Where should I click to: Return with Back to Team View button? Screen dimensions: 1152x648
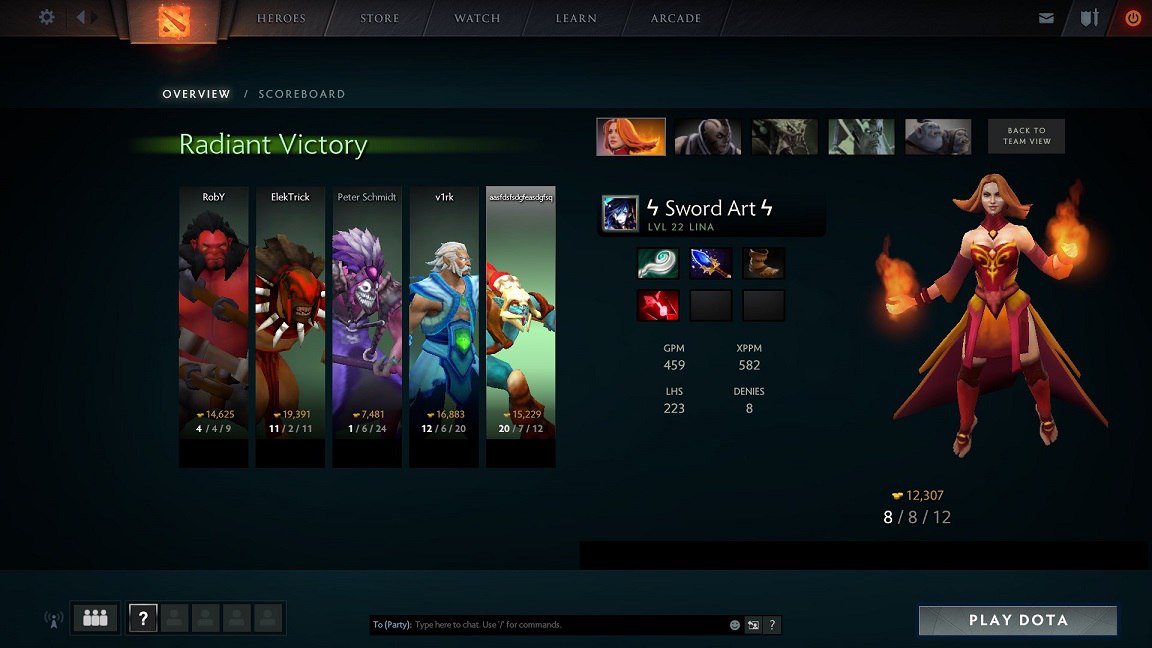(x=1026, y=137)
